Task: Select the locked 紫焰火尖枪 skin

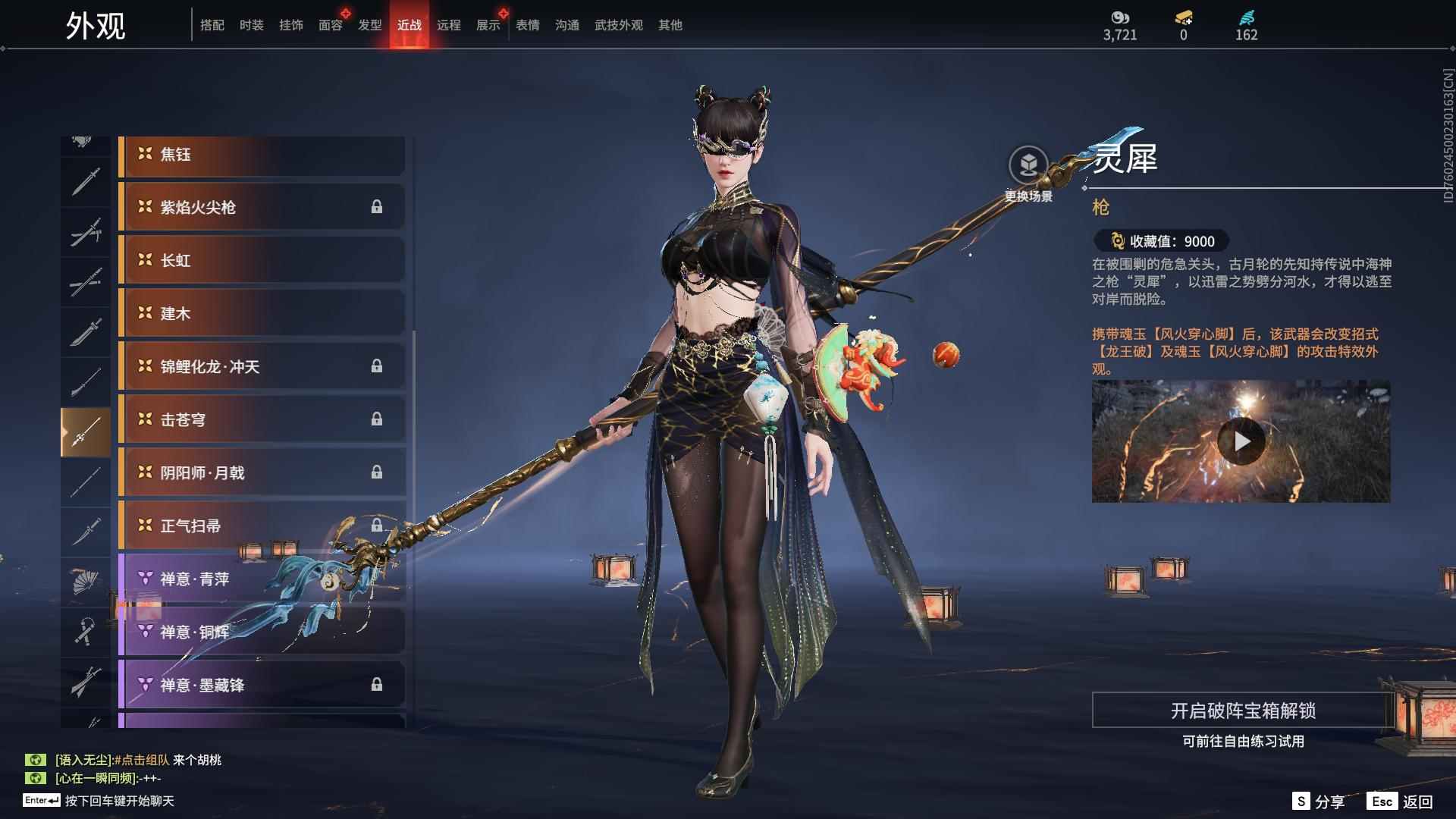Action: (262, 207)
